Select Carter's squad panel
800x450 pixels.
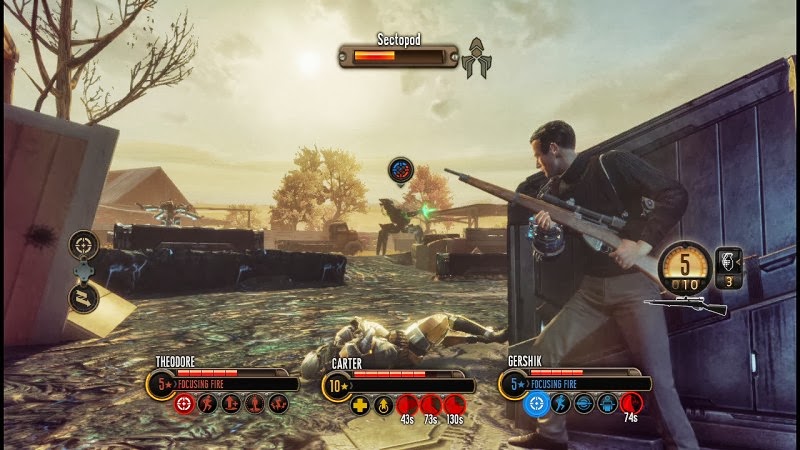(402, 383)
